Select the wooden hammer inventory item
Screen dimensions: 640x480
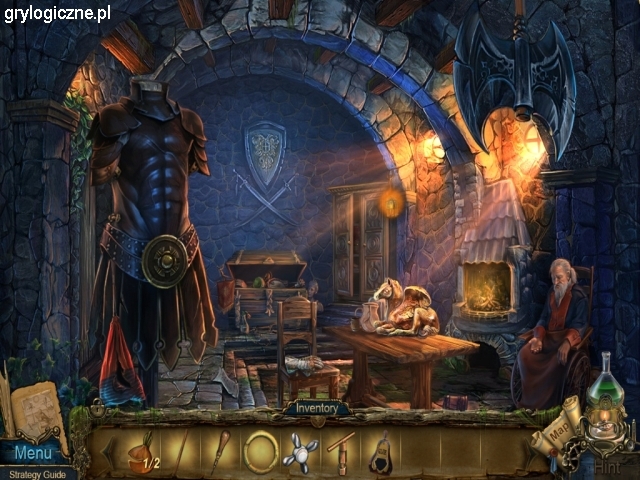(x=341, y=452)
